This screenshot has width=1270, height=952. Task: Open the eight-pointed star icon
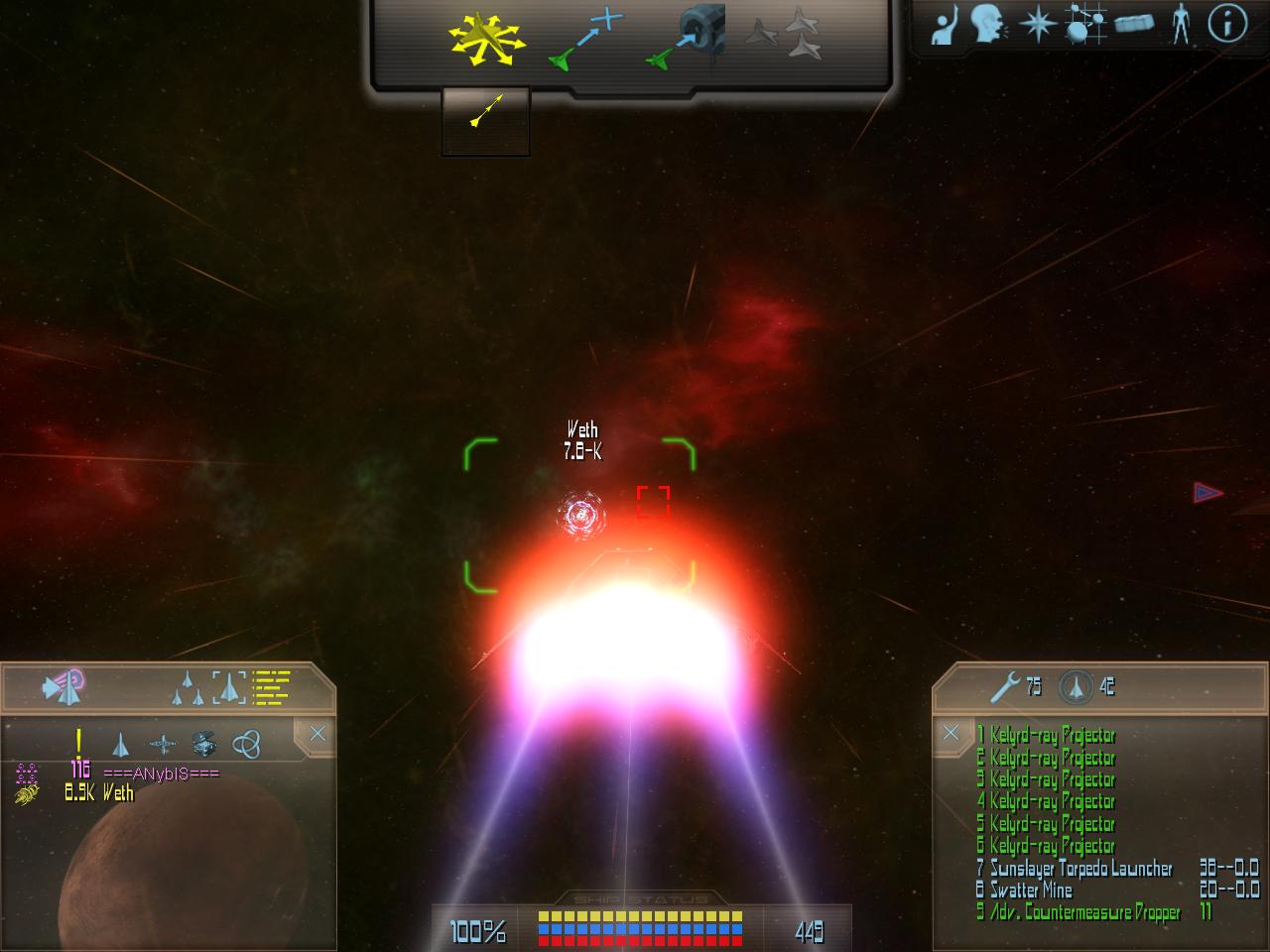1037,24
